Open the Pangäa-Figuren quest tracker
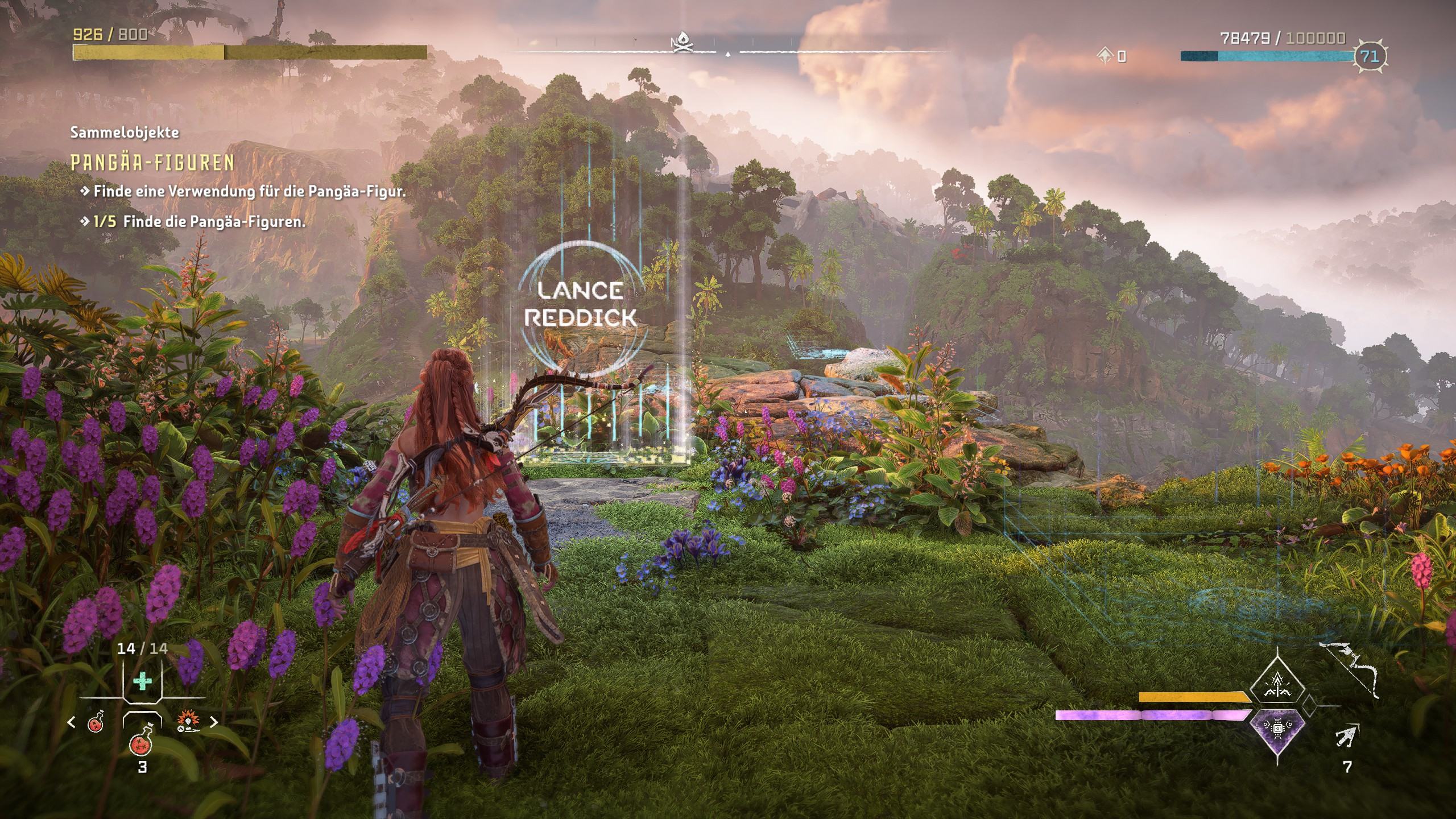The height and width of the screenshot is (819, 1456). click(152, 163)
